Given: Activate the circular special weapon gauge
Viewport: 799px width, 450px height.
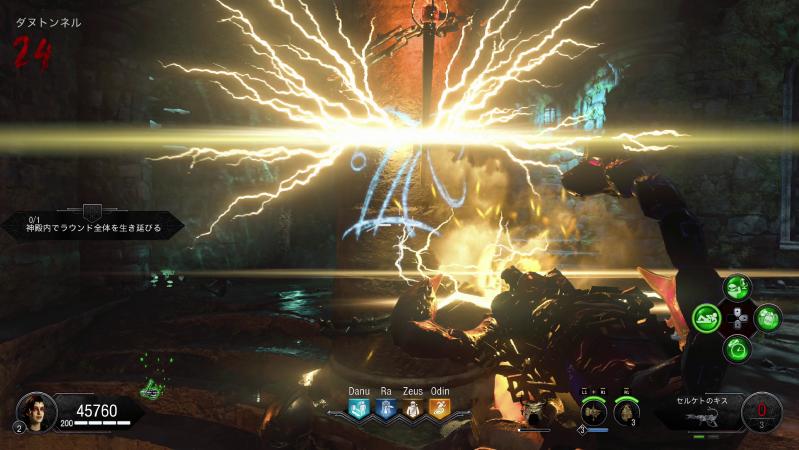Looking at the screenshot, I should tap(763, 410).
